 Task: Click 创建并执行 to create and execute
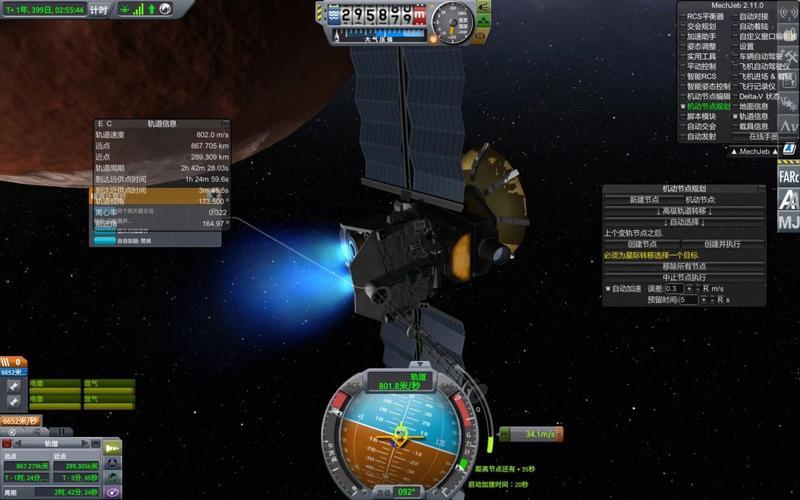click(724, 244)
